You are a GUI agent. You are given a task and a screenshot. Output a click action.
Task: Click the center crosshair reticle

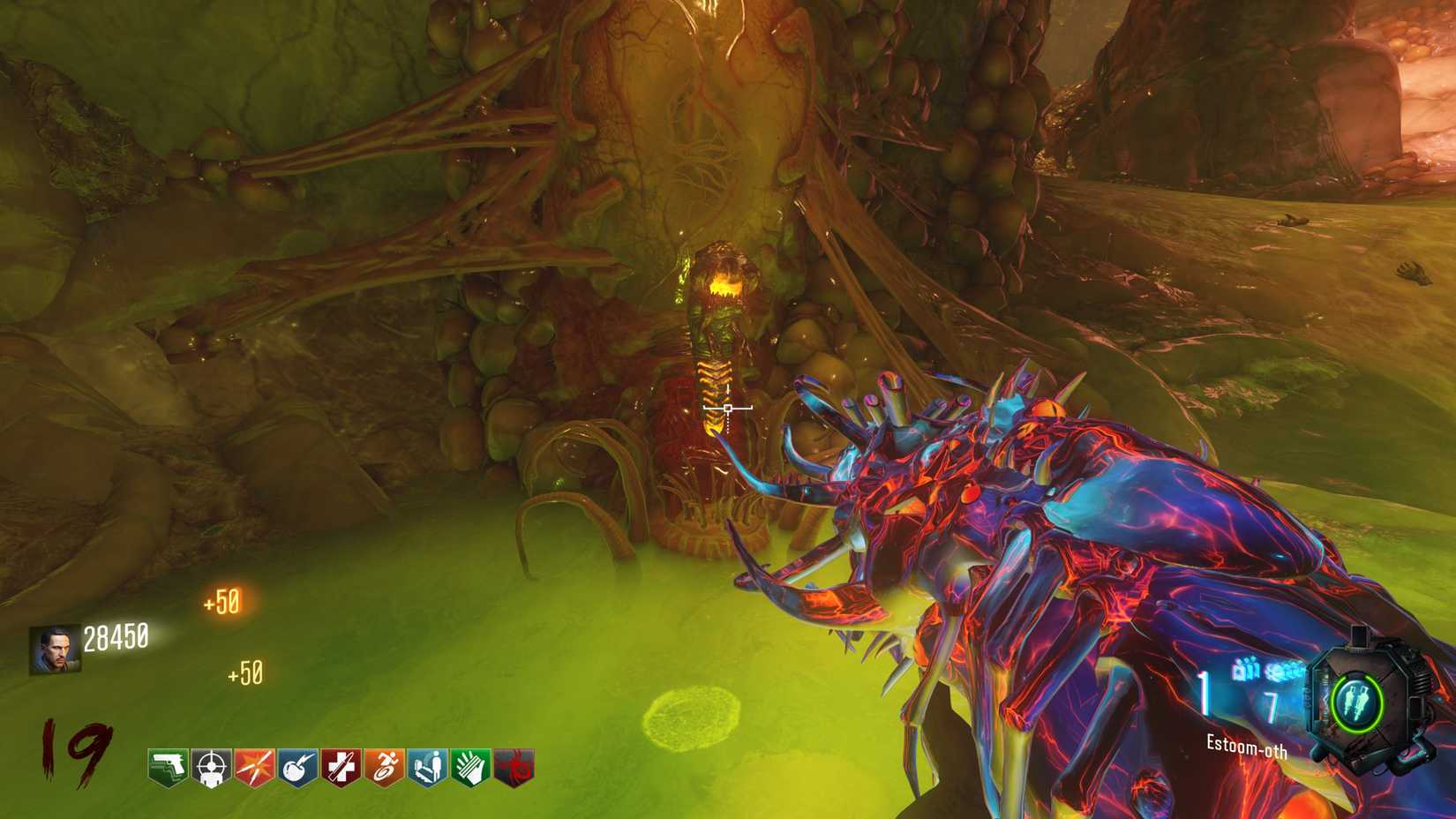coord(728,408)
